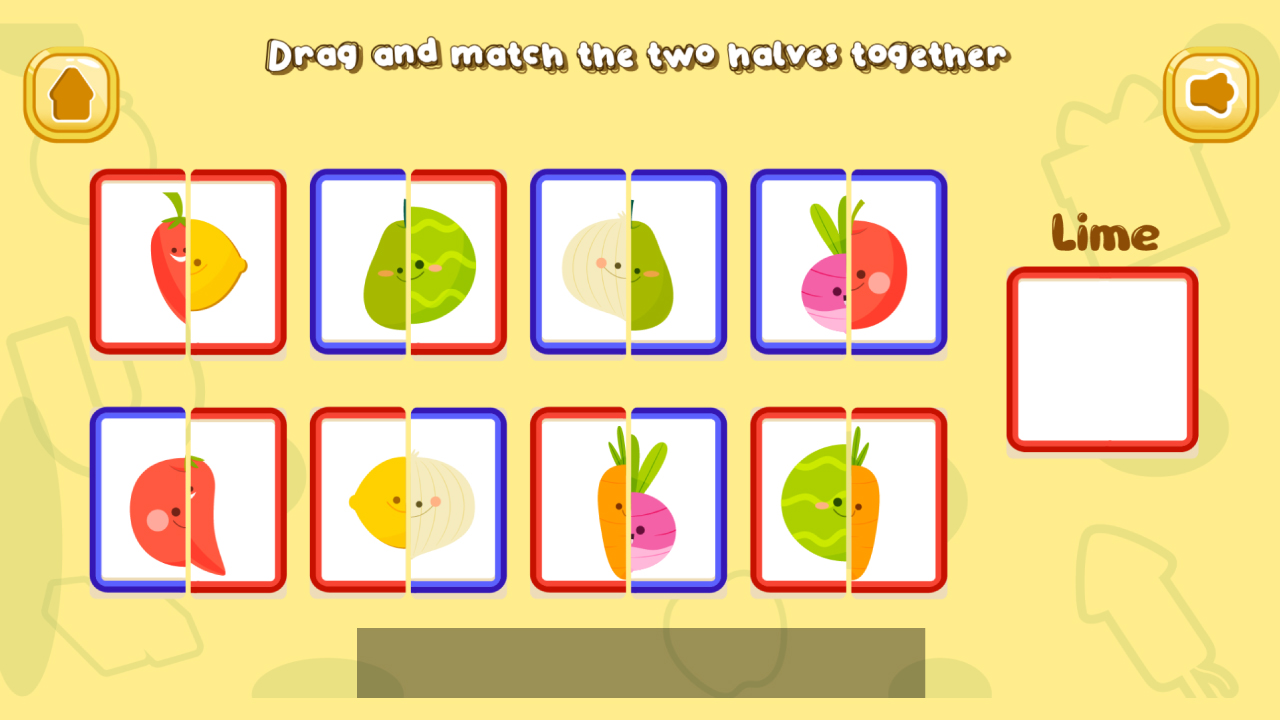Tap the sound/speaker icon
Viewport: 1280px width, 720px height.
coord(1210,91)
